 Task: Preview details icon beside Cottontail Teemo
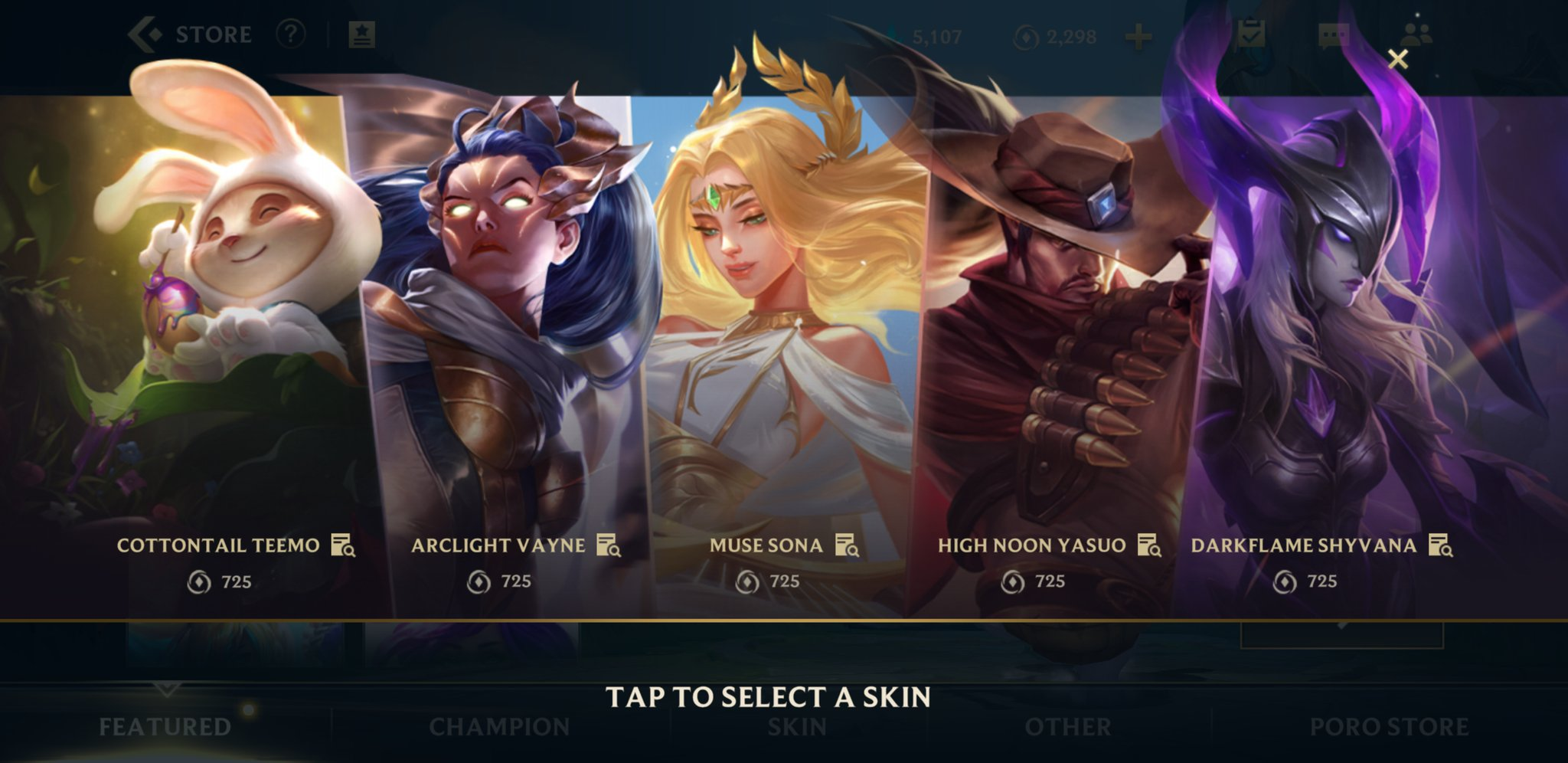click(343, 545)
